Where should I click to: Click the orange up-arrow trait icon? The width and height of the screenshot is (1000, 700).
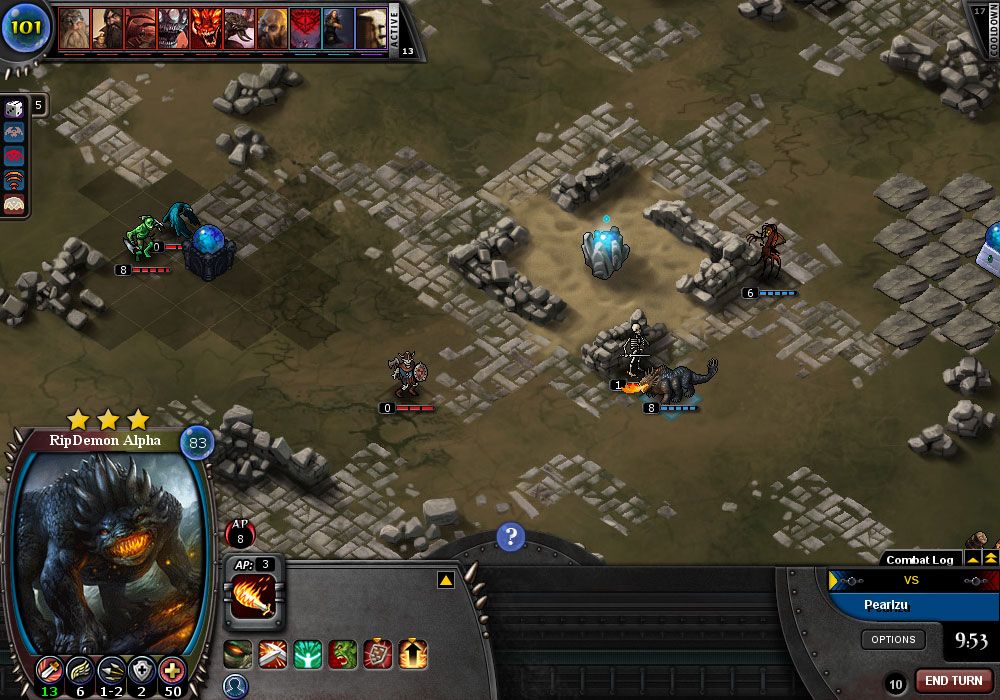click(x=414, y=655)
